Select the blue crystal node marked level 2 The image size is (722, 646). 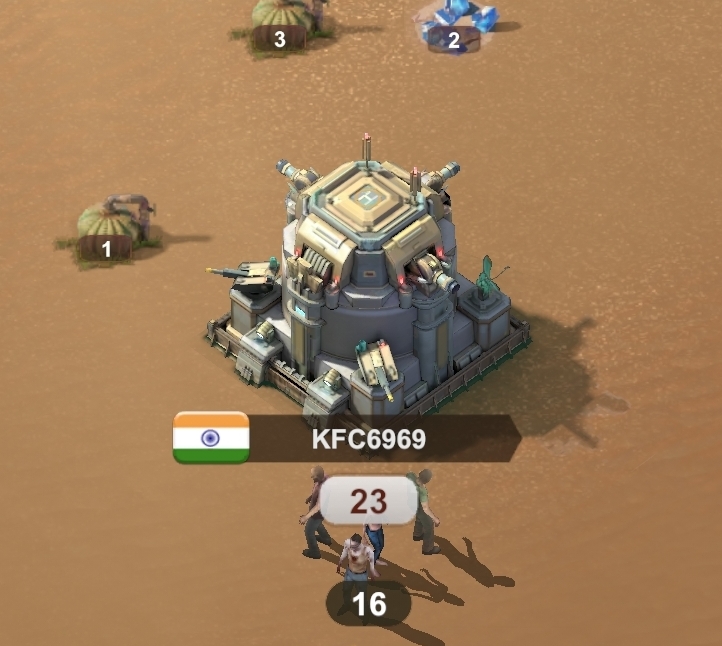point(458,24)
